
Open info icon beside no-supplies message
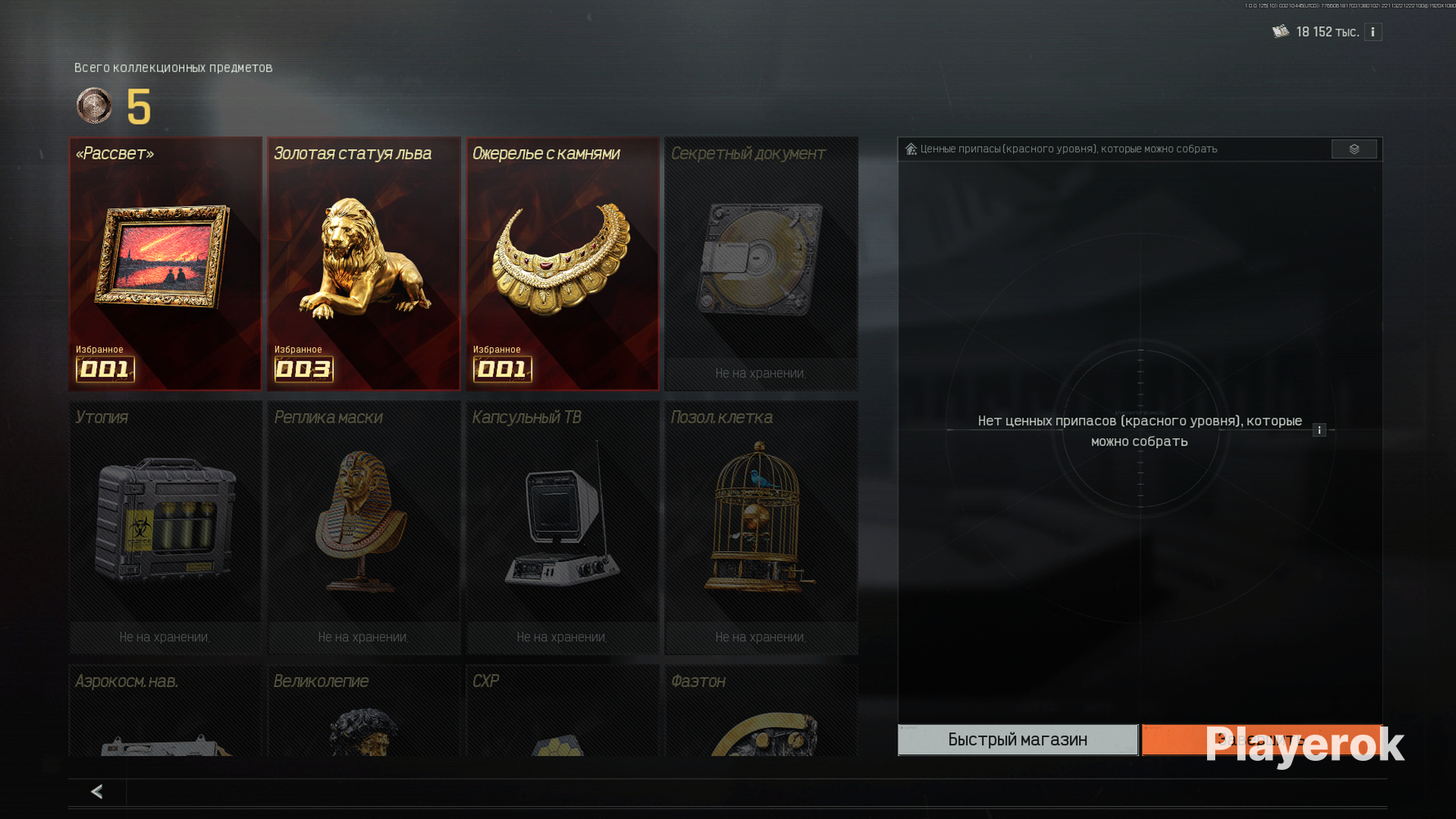[x=1319, y=430]
